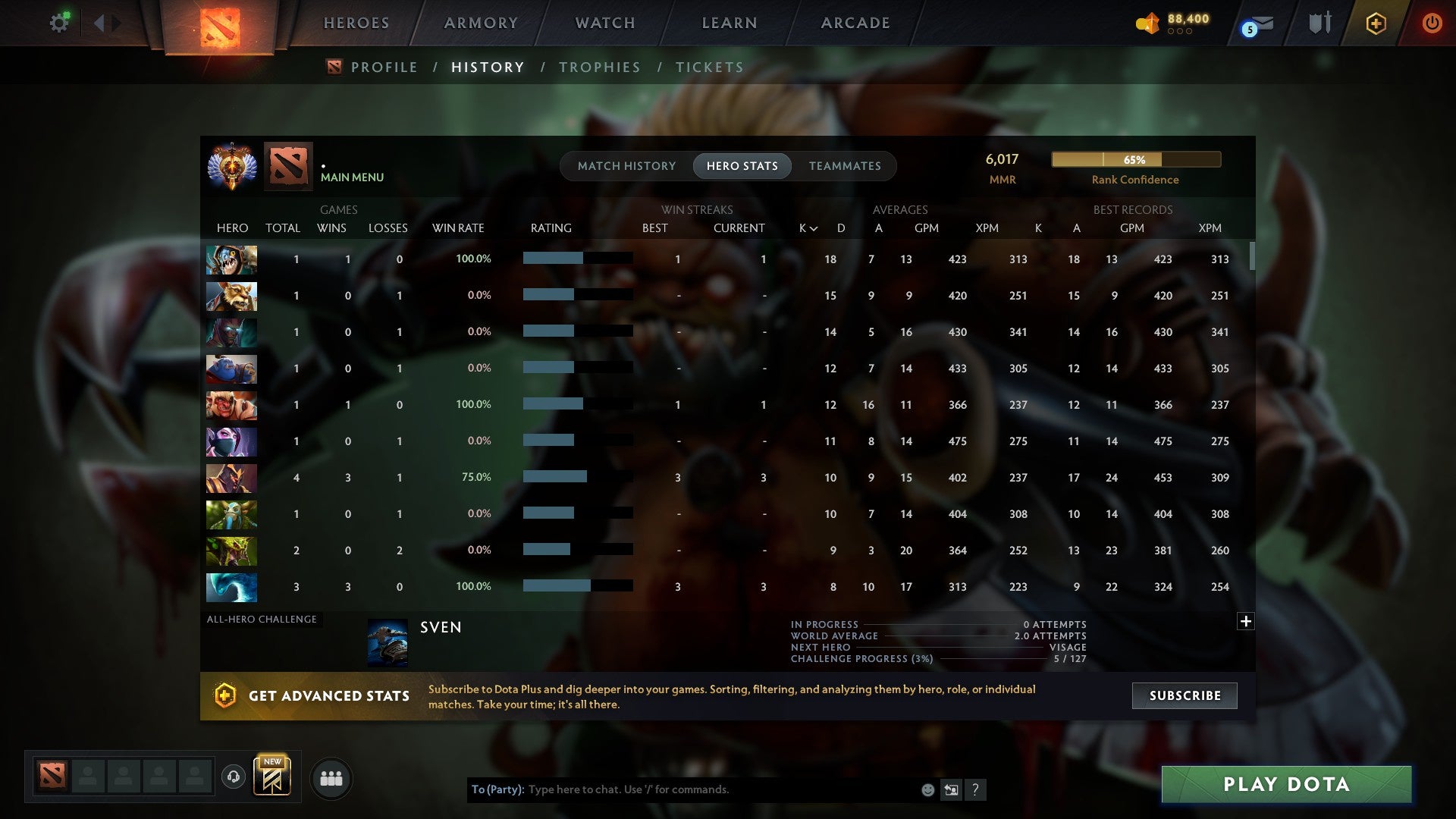Change chat channel via the To (Party) selector
Screen dimensions: 1456x819
tap(497, 789)
